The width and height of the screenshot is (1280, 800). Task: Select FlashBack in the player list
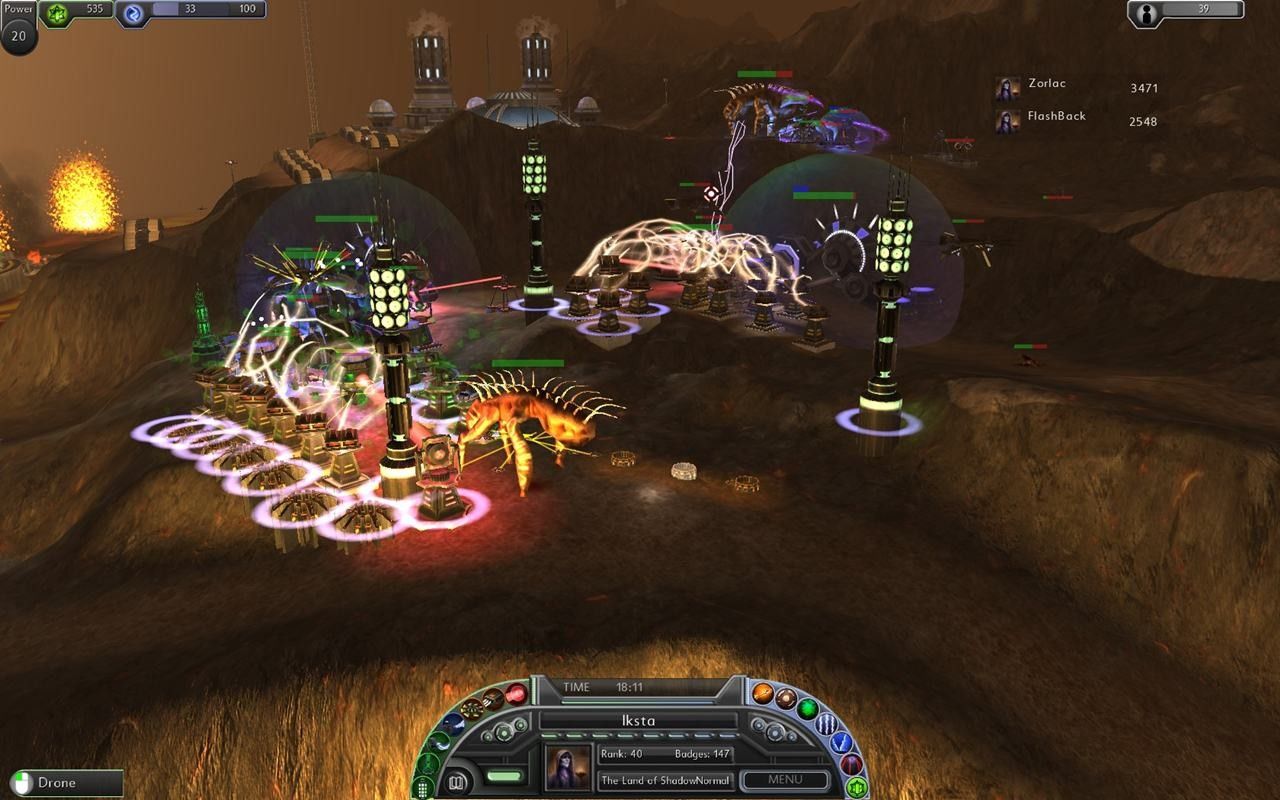coord(1056,117)
